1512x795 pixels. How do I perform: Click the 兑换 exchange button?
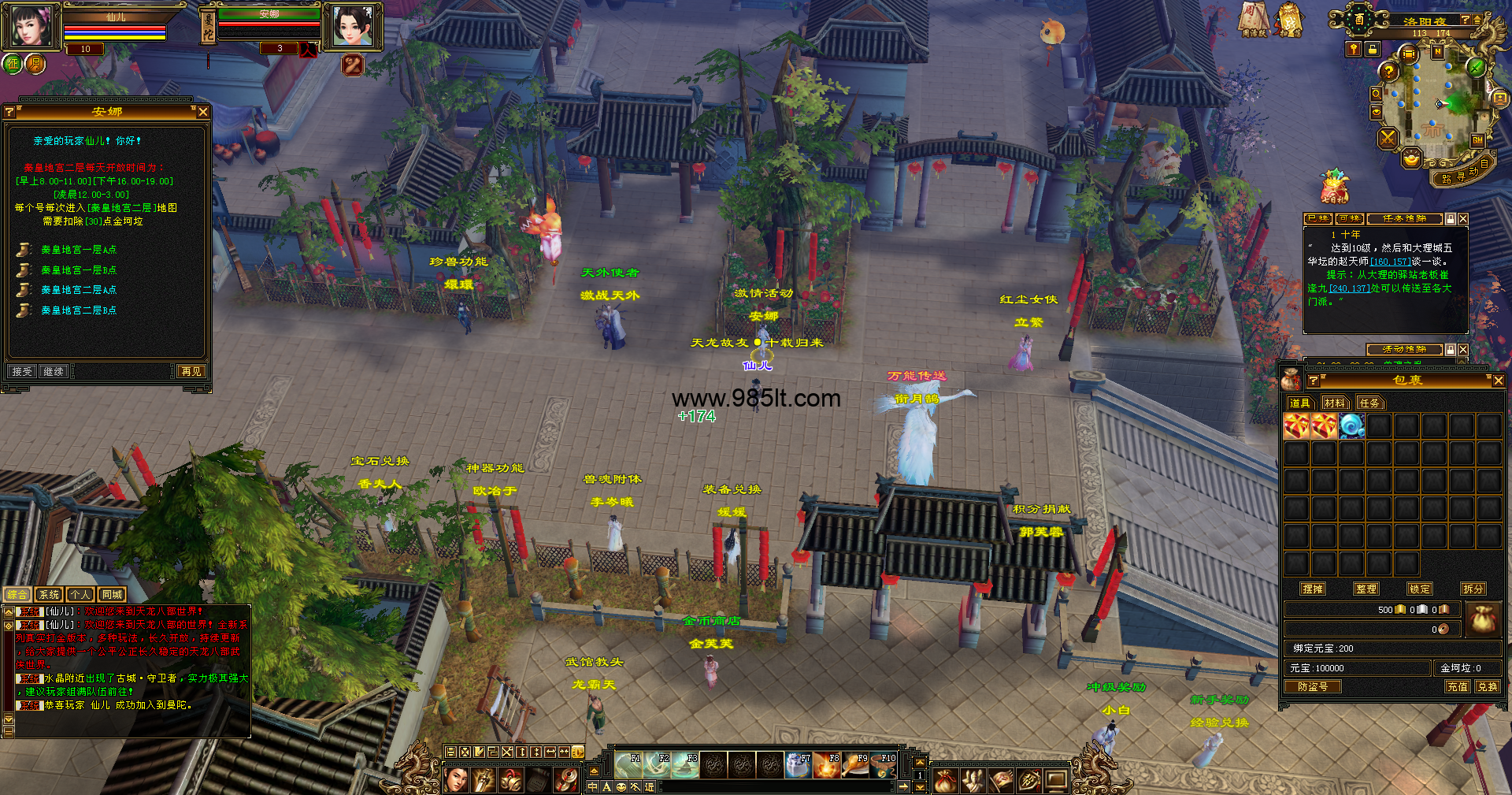pos(1487,686)
